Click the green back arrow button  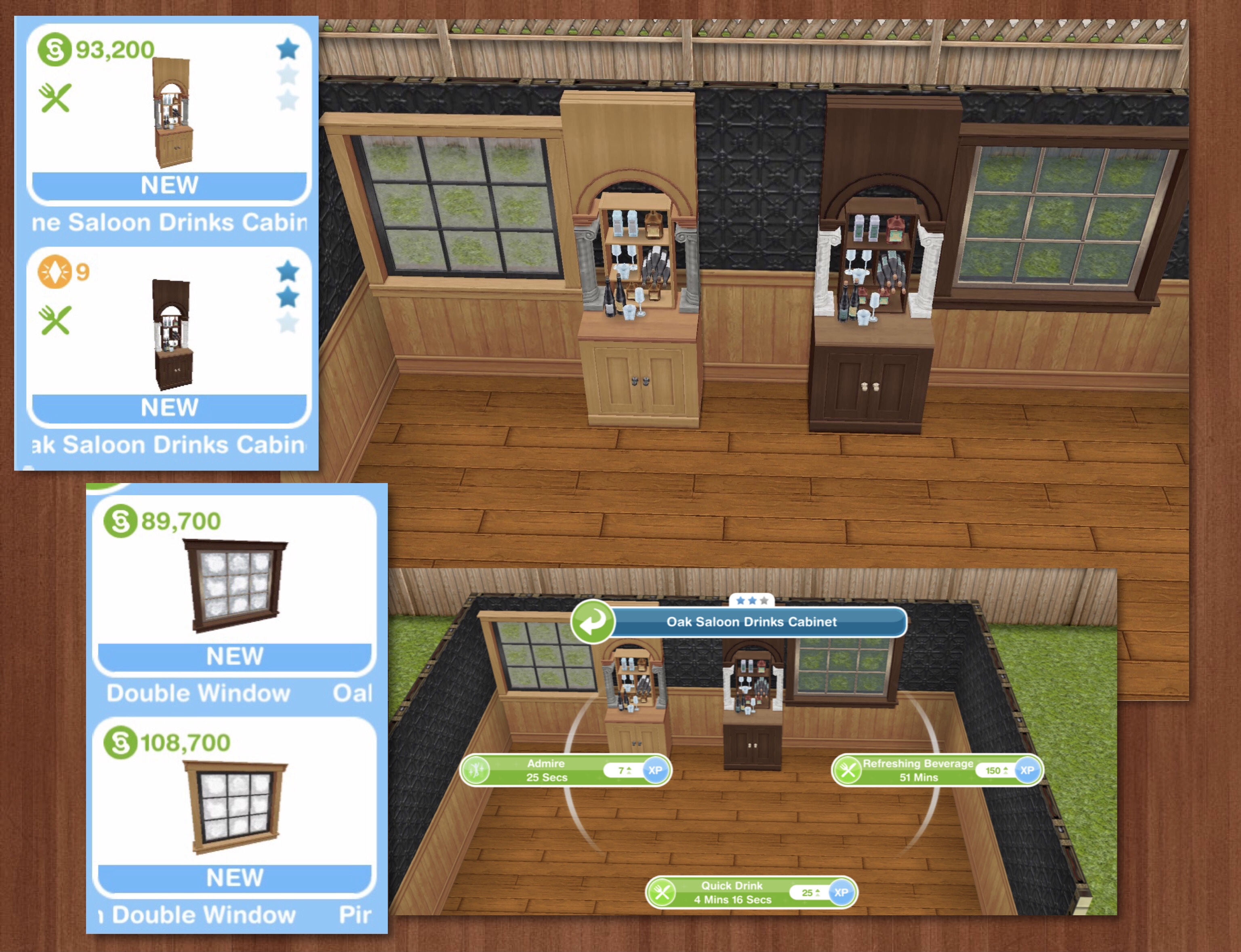592,622
